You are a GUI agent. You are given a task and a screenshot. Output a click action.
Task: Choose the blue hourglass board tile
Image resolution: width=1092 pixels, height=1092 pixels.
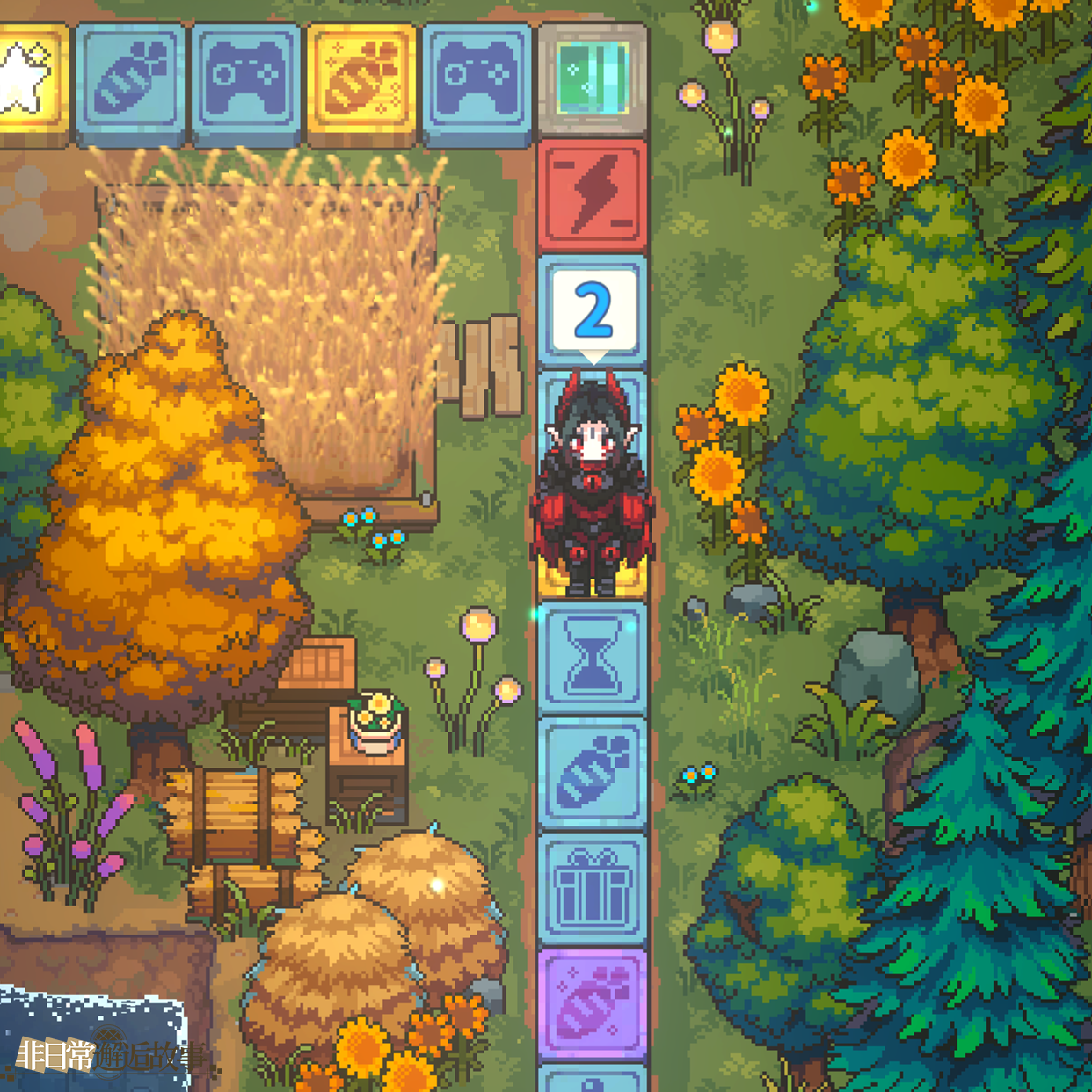593,659
